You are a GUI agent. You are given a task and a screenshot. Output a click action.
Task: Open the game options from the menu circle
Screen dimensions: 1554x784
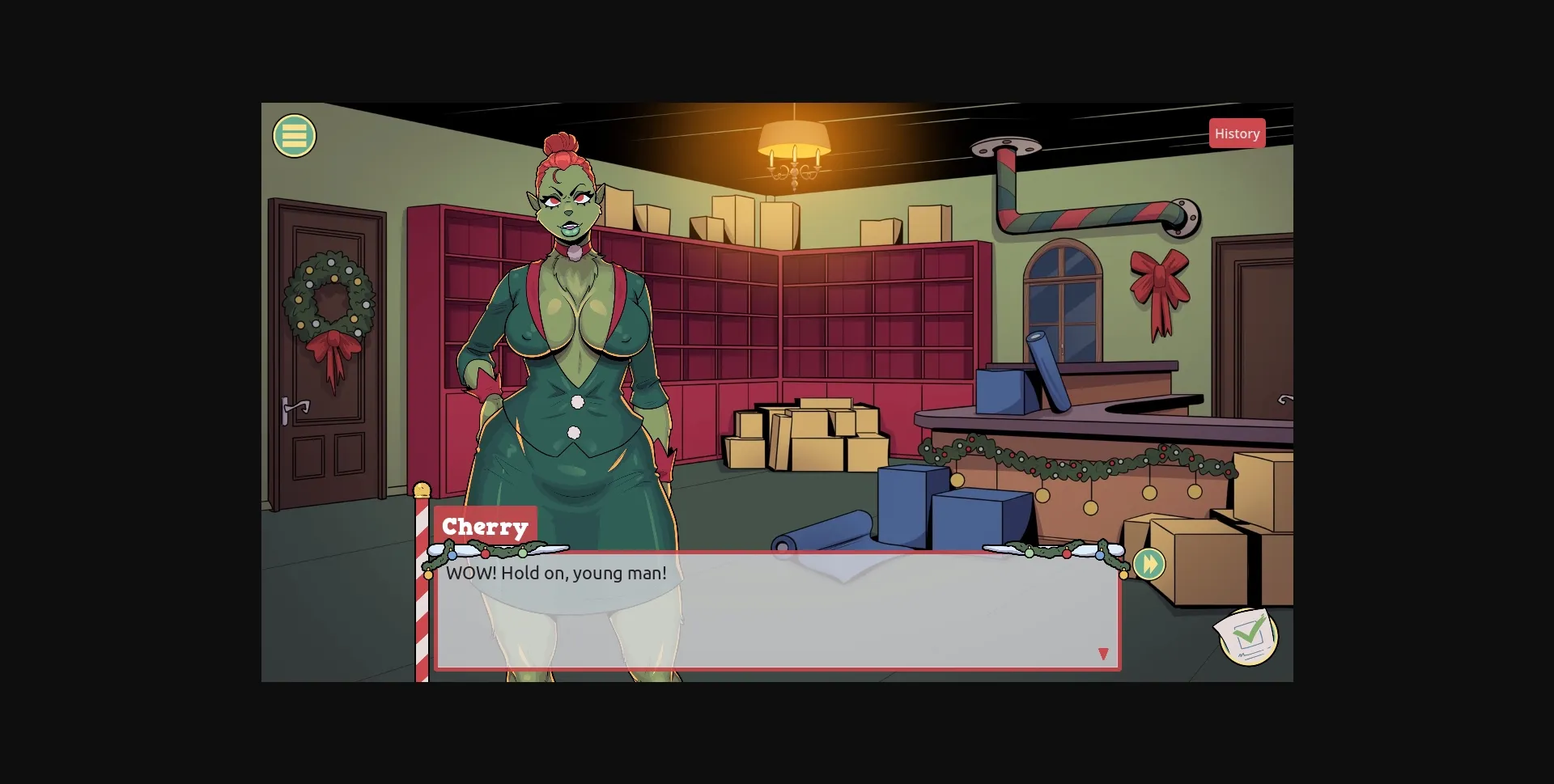294,135
